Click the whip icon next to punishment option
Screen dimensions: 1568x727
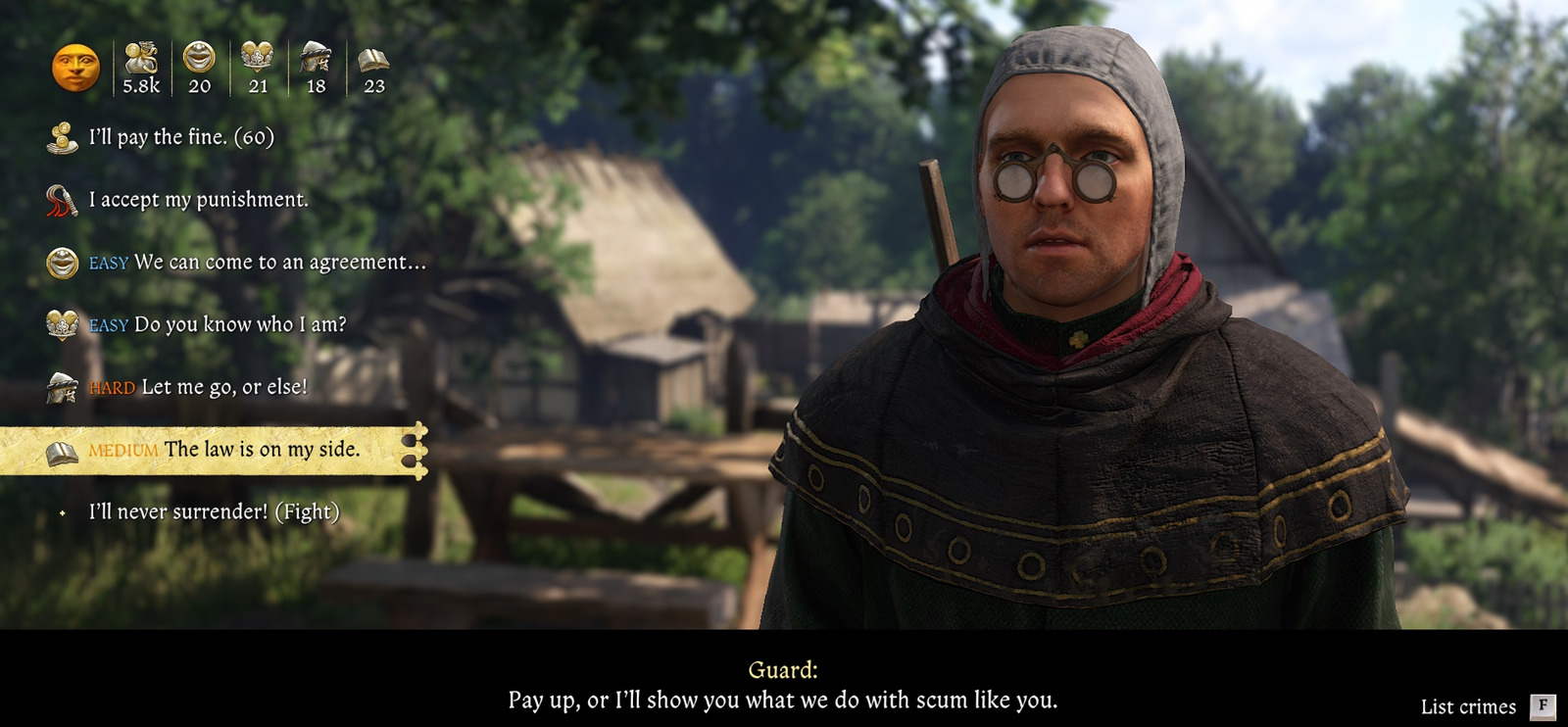pos(62,200)
